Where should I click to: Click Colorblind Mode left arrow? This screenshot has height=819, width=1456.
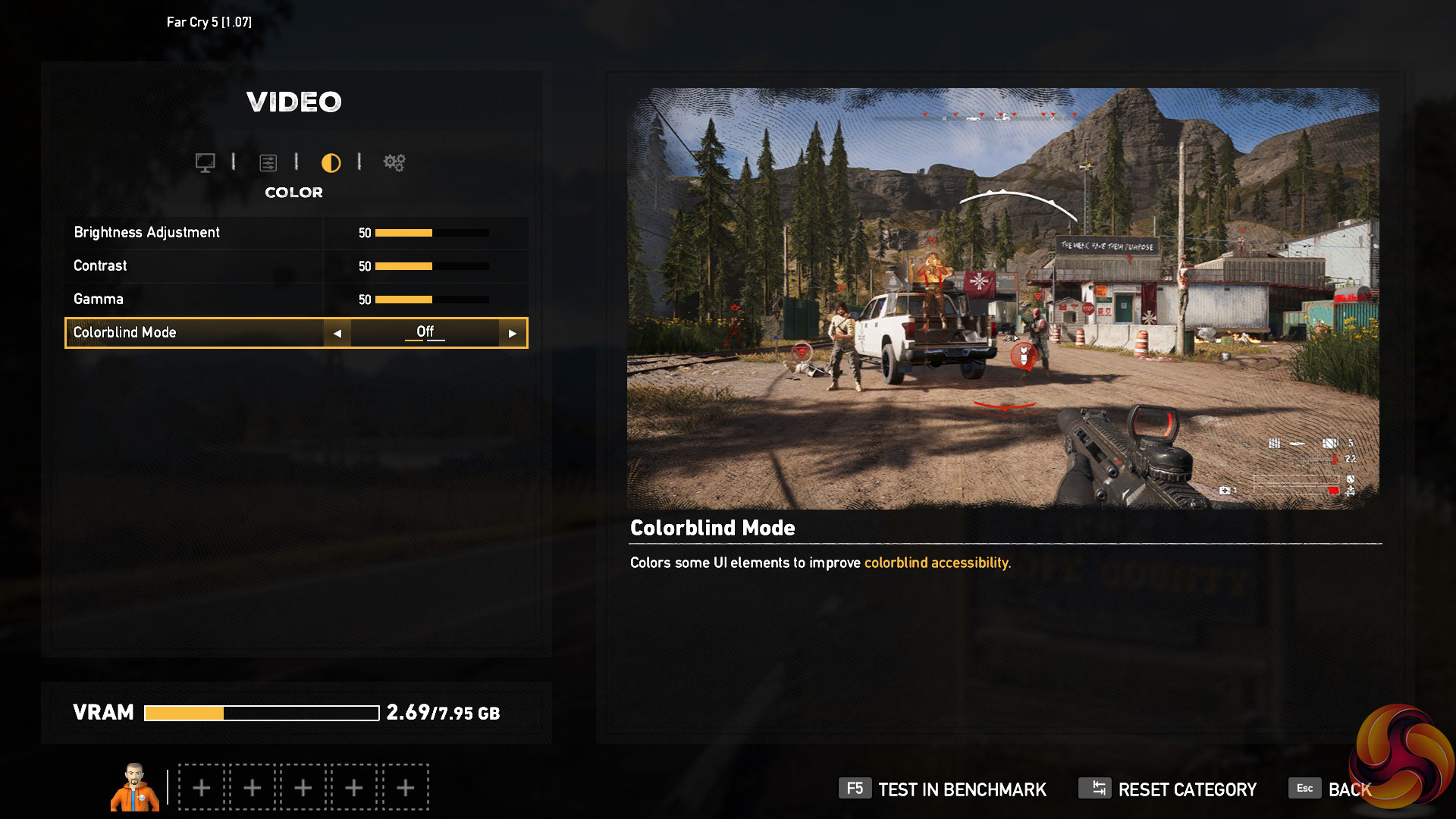[337, 333]
